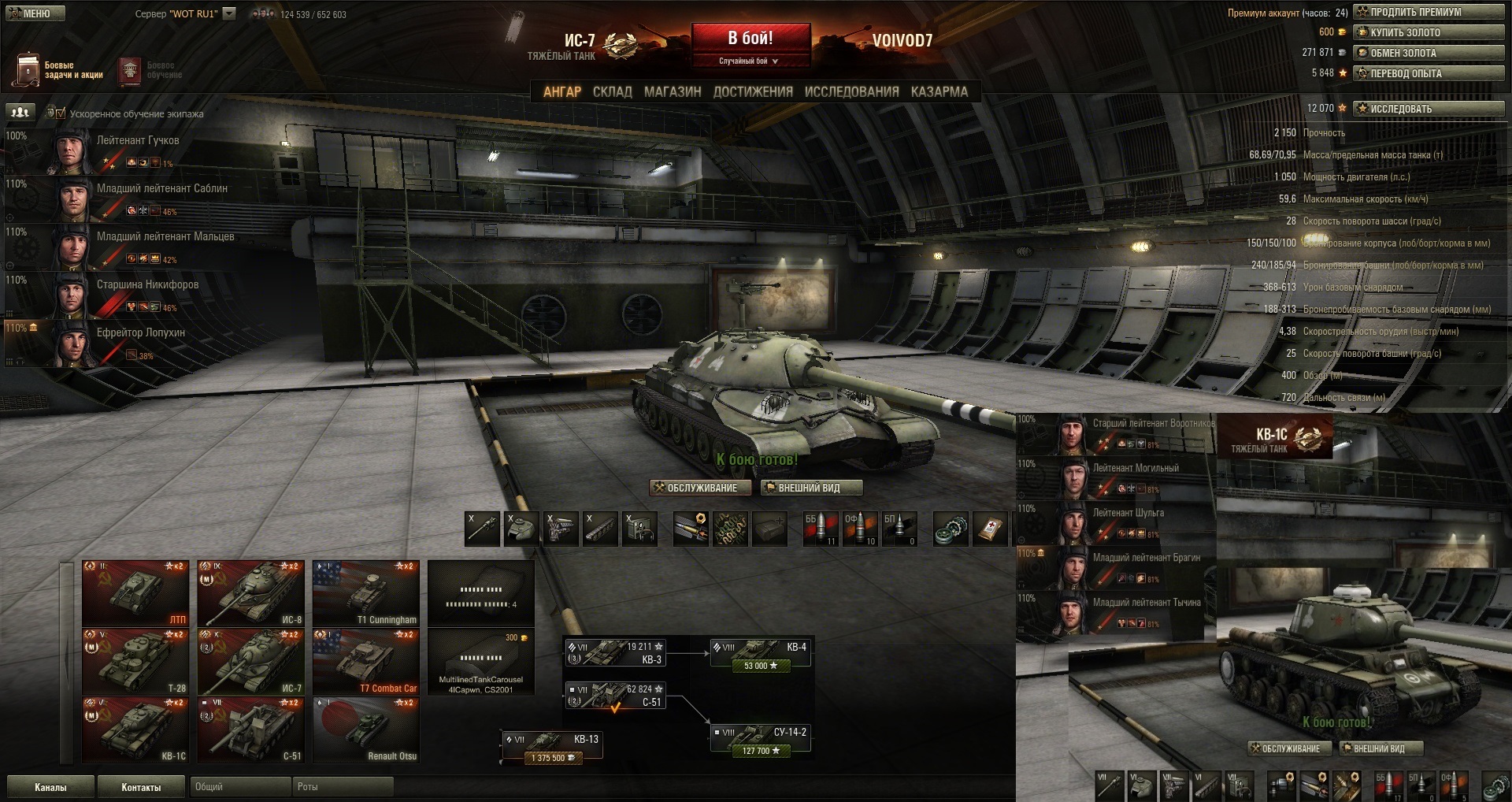Image resolution: width=1512 pixels, height=802 pixels.
Task: Start battle with the В бой! button
Action: 750,39
